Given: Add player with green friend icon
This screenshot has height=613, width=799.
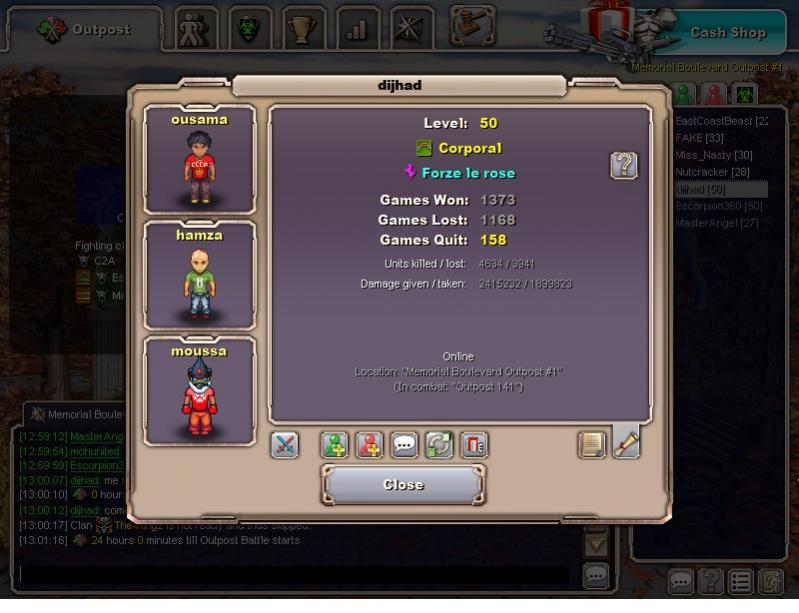Looking at the screenshot, I should pyautogui.click(x=335, y=445).
